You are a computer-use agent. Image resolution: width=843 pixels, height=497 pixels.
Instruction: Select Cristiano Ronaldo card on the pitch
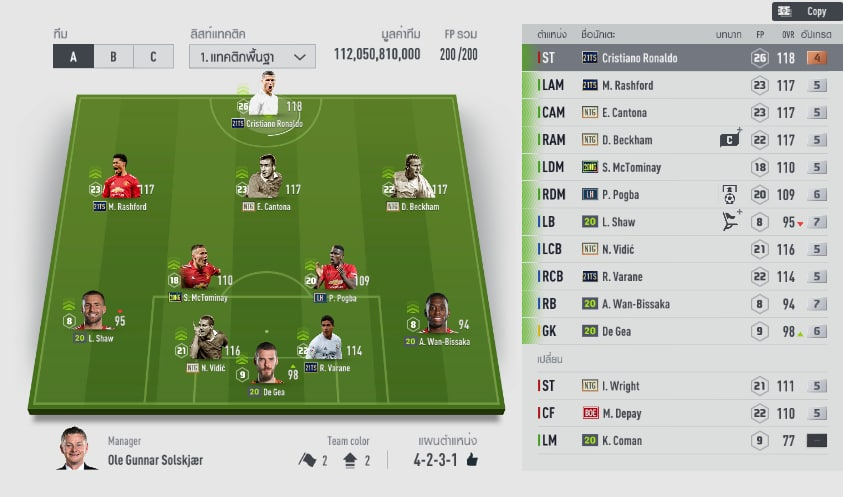pyautogui.click(x=266, y=98)
